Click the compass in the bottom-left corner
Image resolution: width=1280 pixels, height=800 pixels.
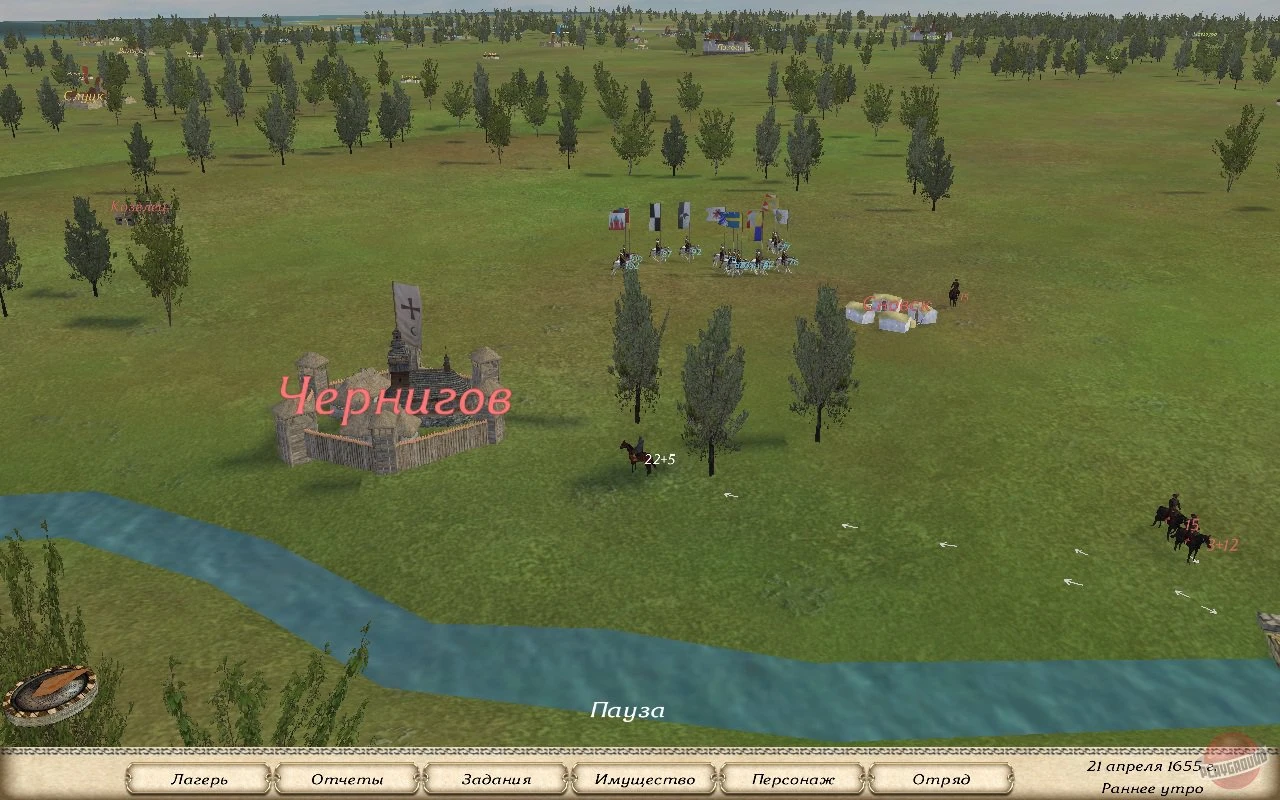click(50, 690)
